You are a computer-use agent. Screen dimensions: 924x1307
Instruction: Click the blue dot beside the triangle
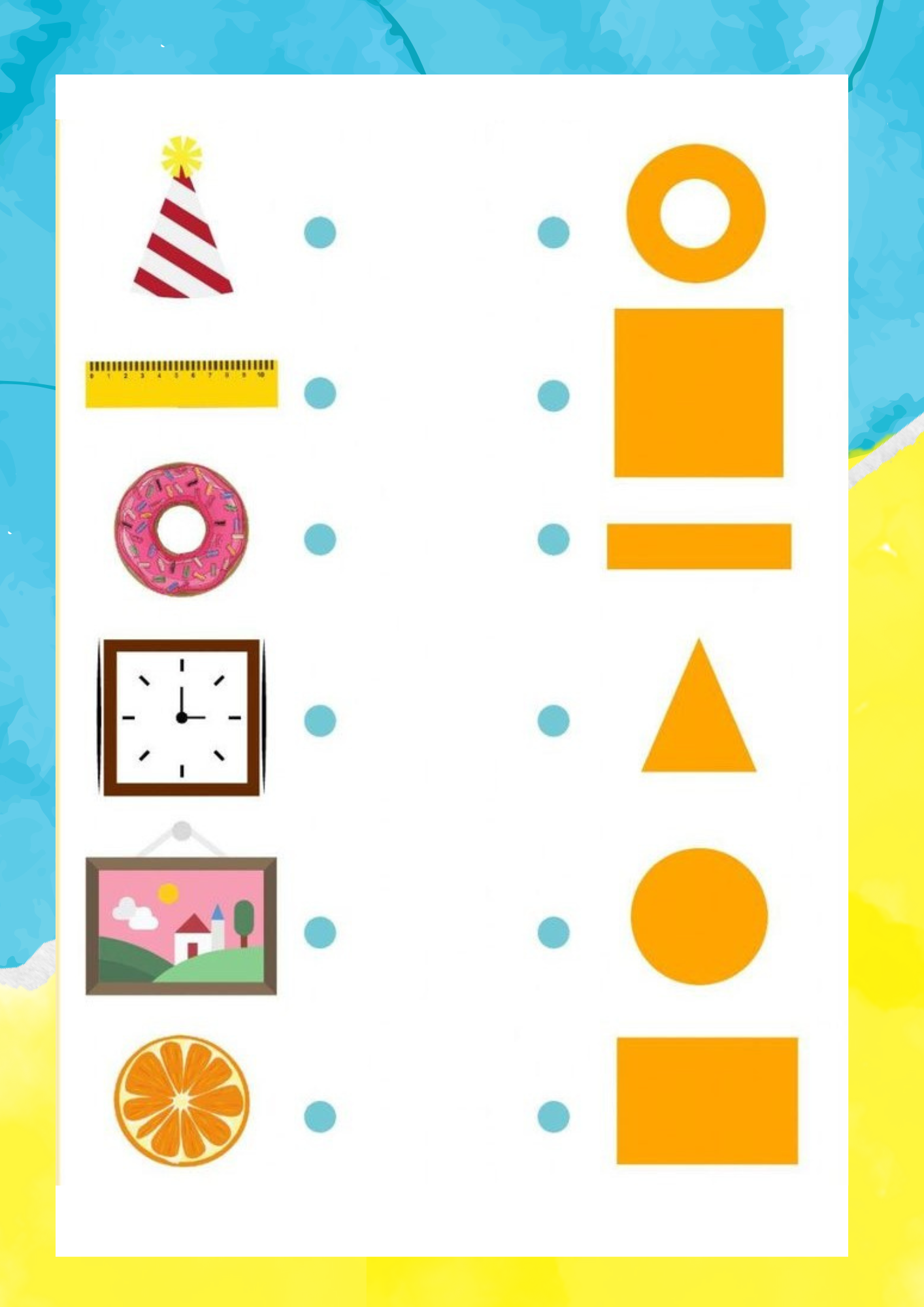[553, 721]
